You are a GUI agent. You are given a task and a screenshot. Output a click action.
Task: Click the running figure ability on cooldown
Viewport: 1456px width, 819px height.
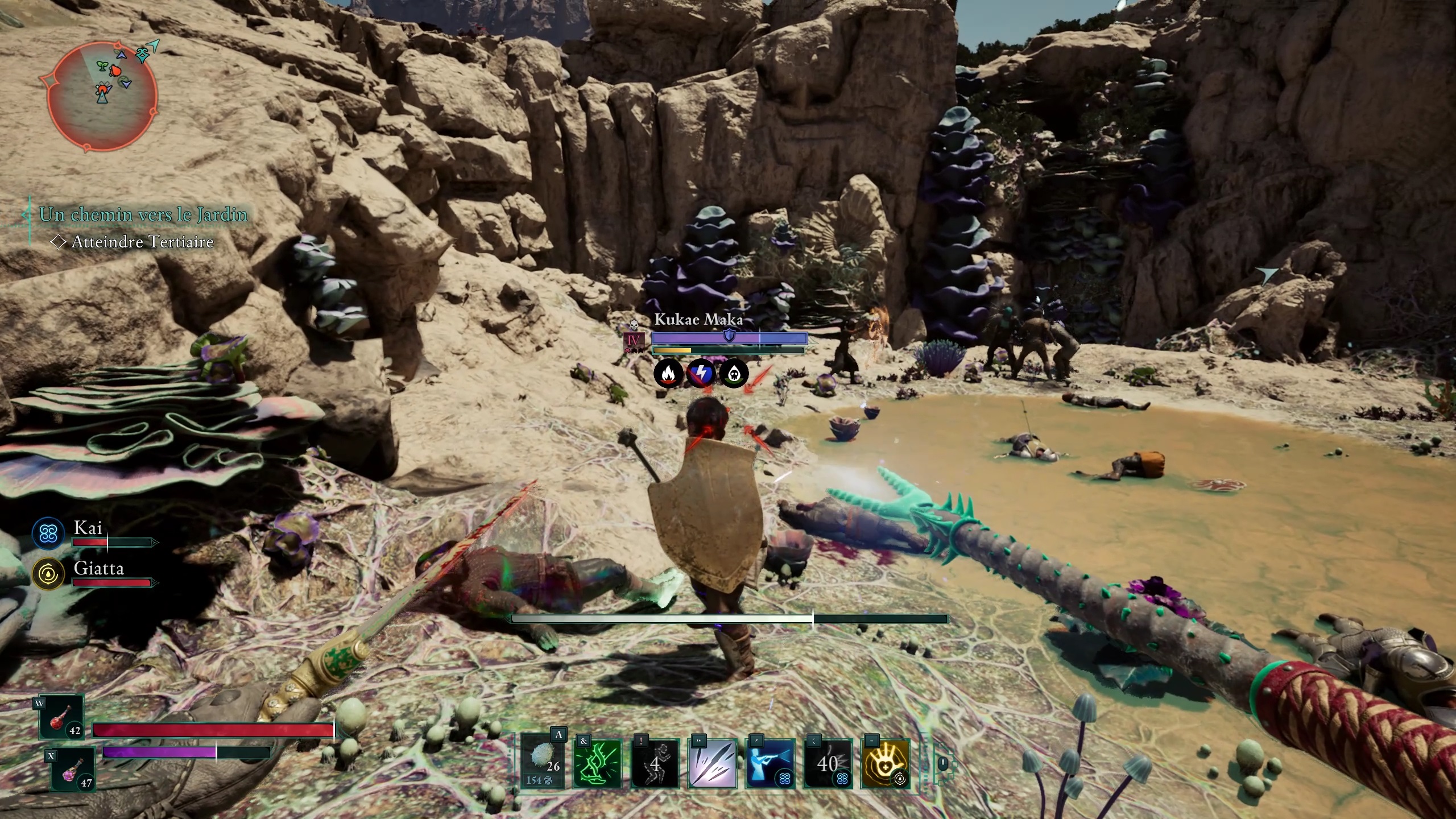click(655, 763)
